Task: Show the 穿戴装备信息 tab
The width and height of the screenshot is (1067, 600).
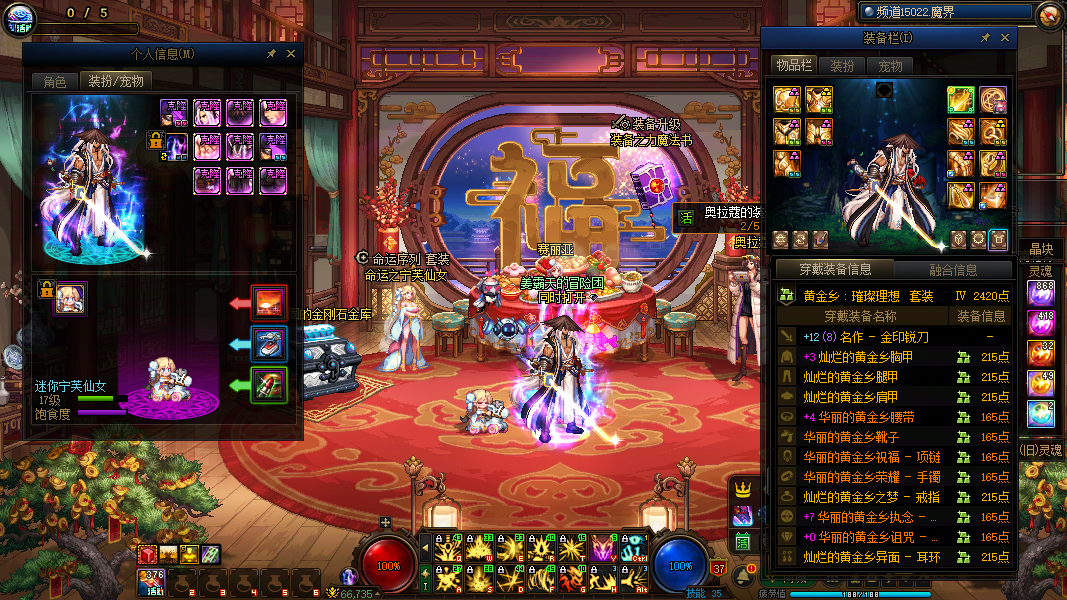Action: 834,269
